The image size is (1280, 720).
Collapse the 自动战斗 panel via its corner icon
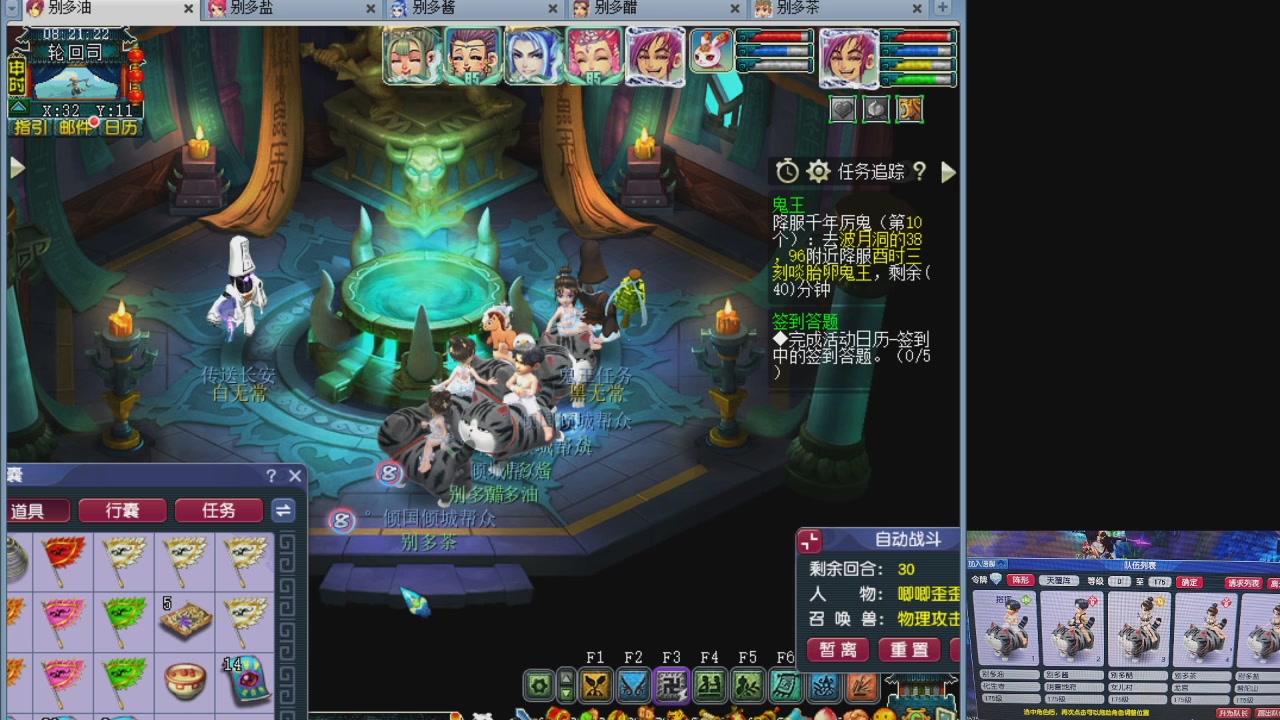(x=809, y=541)
